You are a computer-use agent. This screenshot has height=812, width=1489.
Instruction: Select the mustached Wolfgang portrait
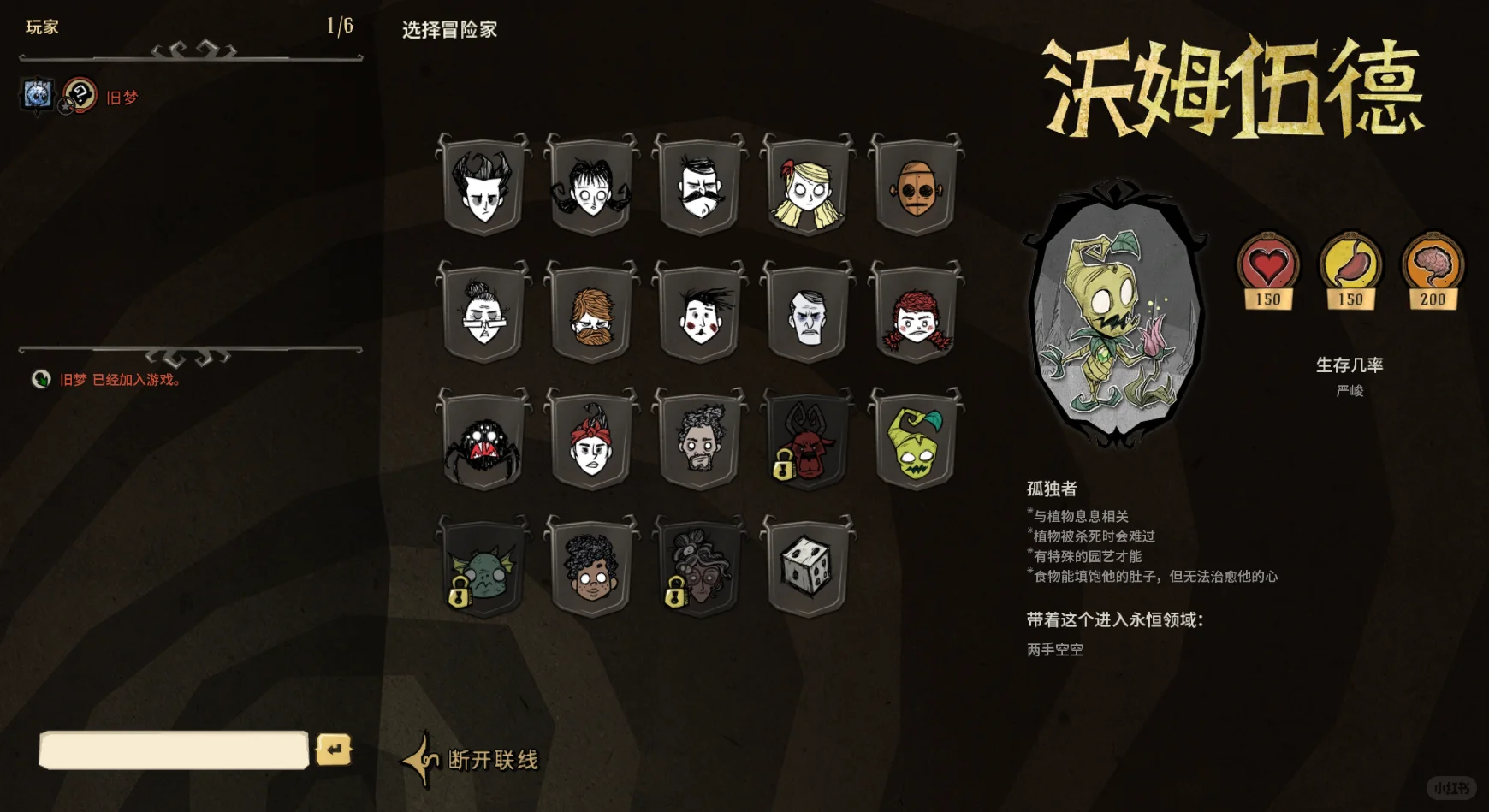(x=697, y=184)
